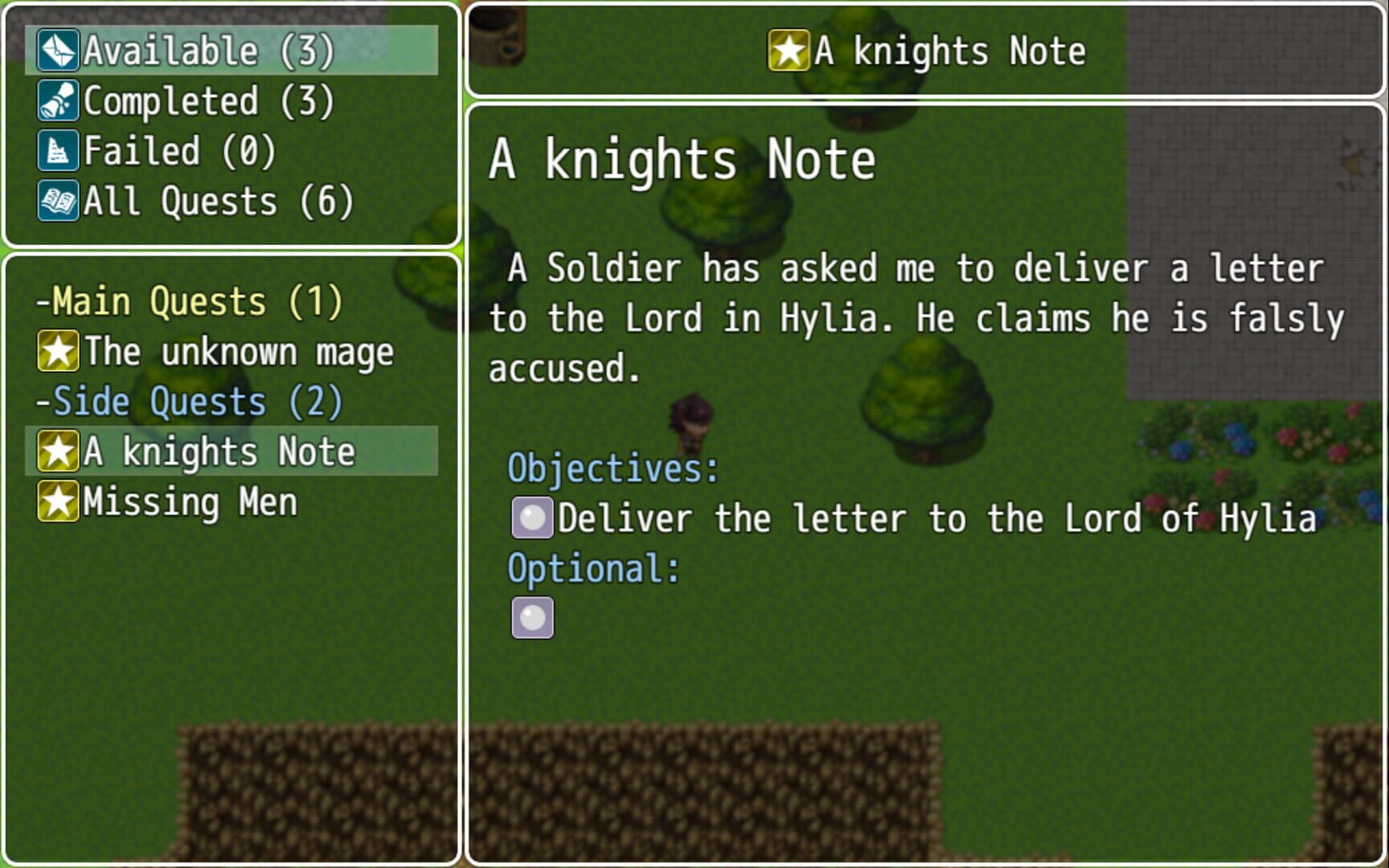Click the Failed quests flag icon
Image resolution: width=1389 pixels, height=868 pixels.
pyautogui.click(x=57, y=150)
